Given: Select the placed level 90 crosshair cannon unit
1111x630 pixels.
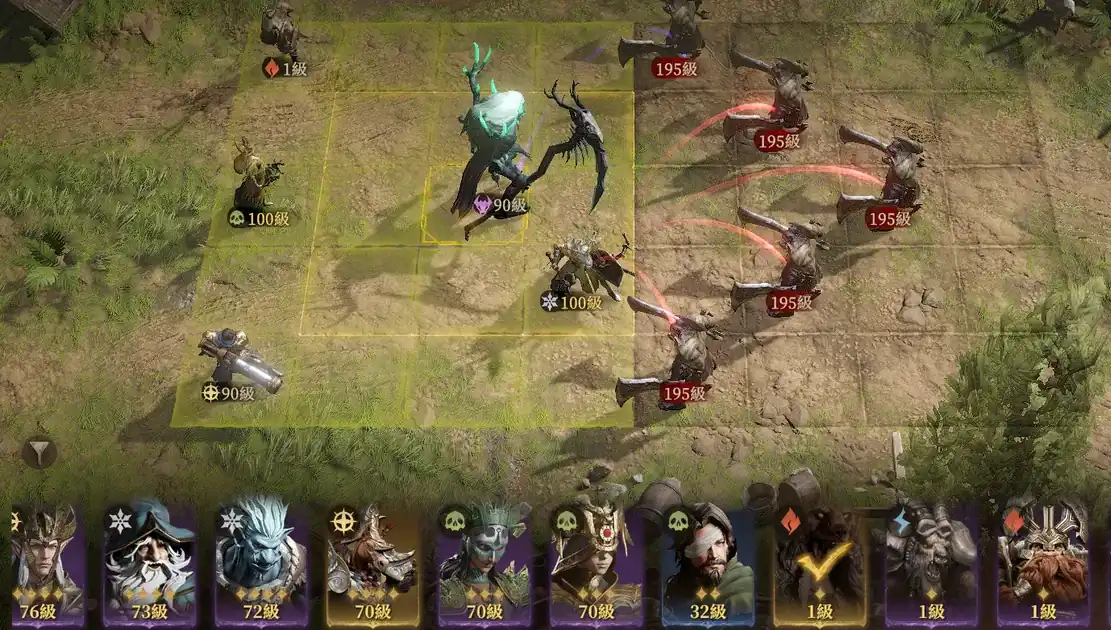Looking at the screenshot, I should click(x=238, y=362).
